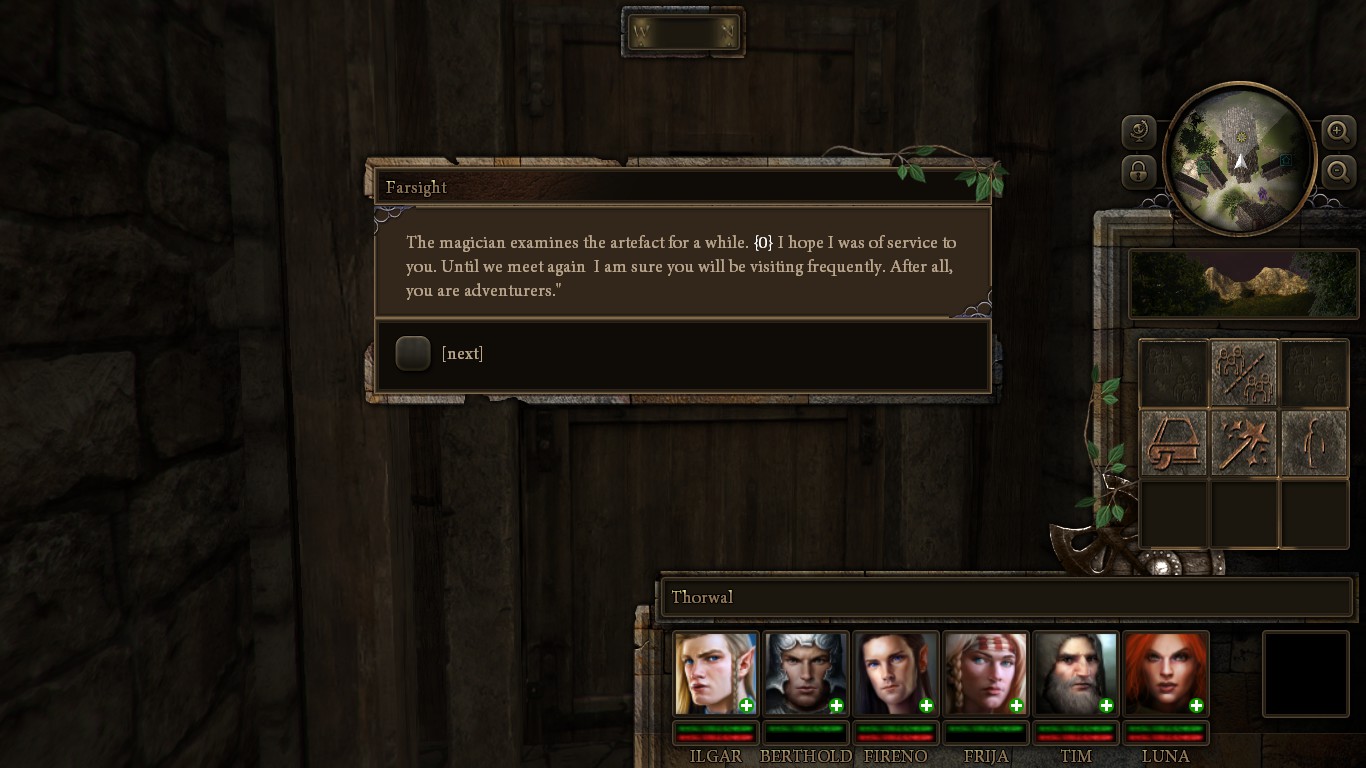Choose Berthold's portrait

click(806, 673)
